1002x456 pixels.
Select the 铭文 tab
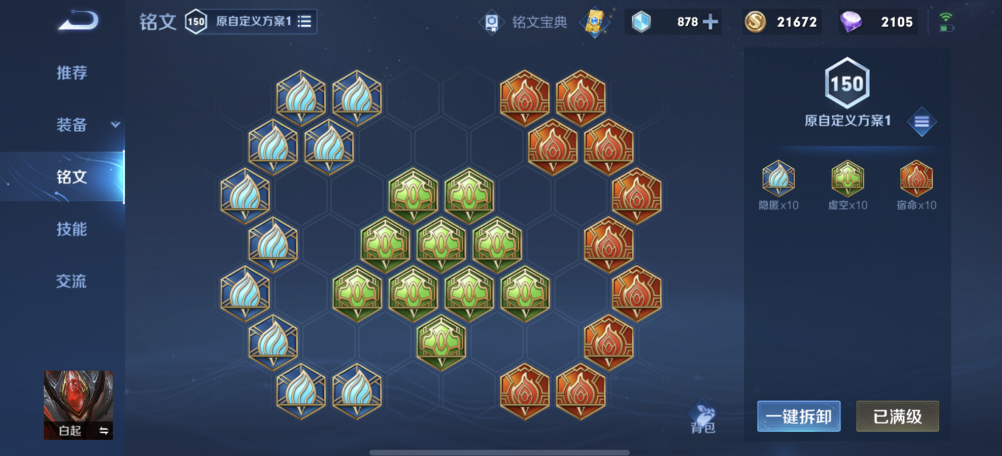click(x=71, y=177)
